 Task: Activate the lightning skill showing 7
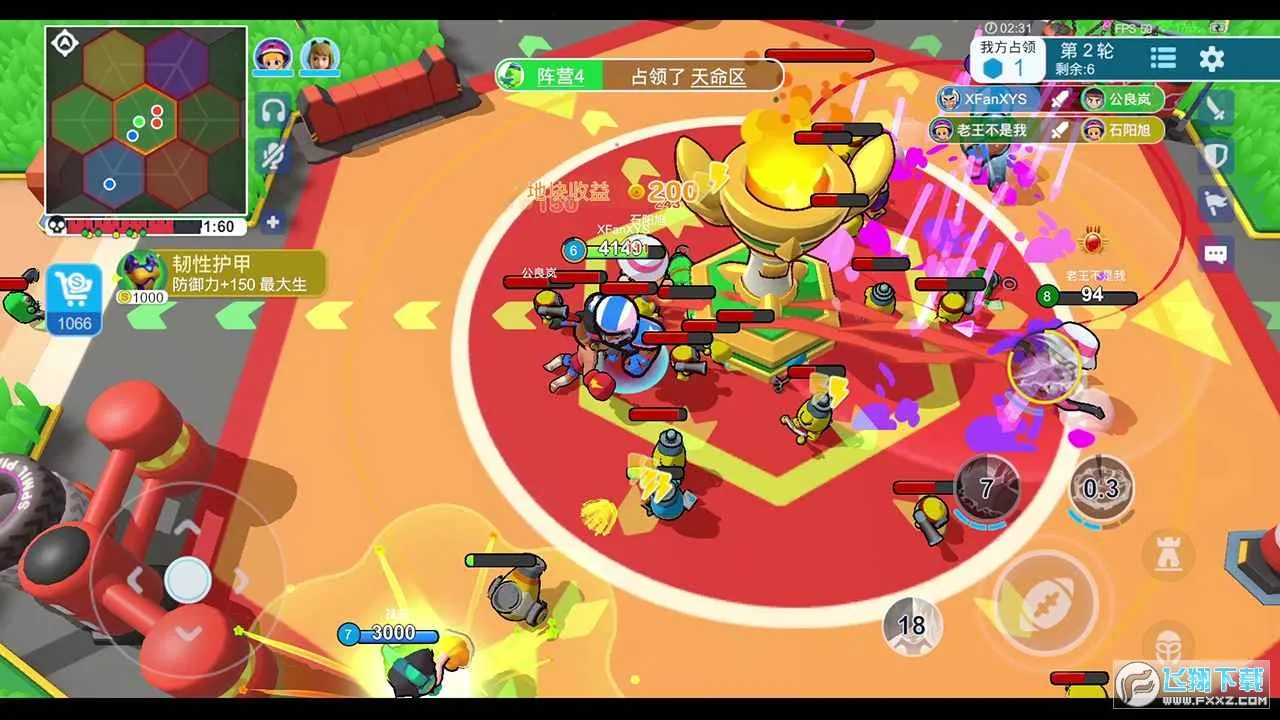987,487
